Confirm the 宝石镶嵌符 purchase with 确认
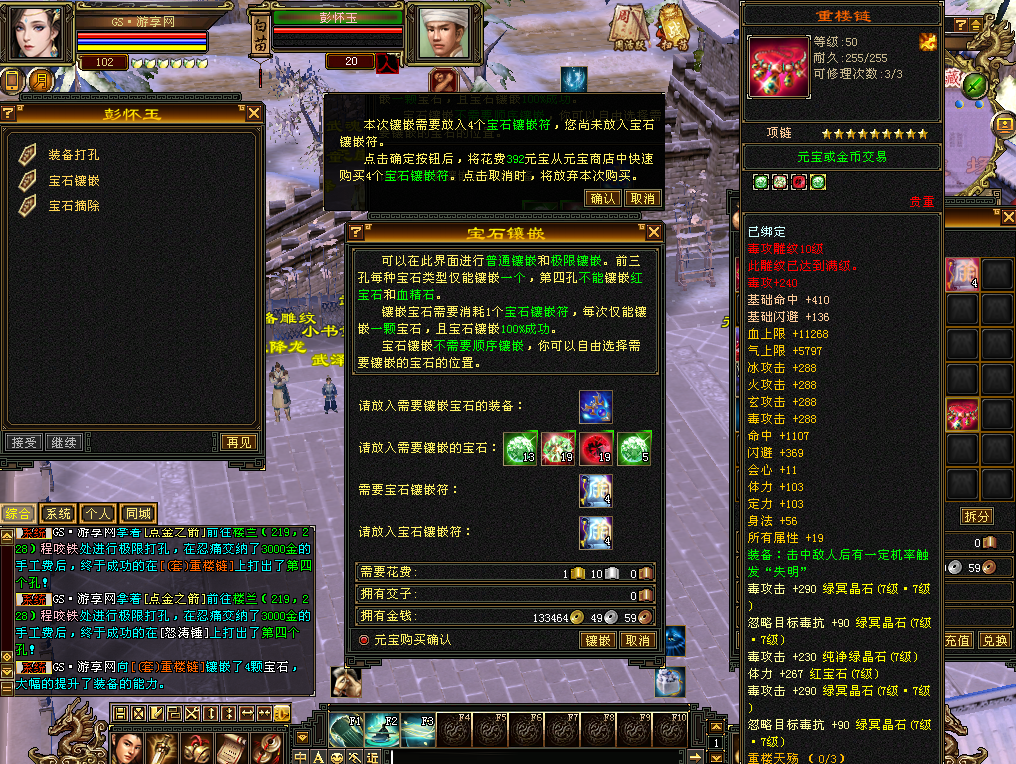This screenshot has height=764, width=1016. coord(604,198)
